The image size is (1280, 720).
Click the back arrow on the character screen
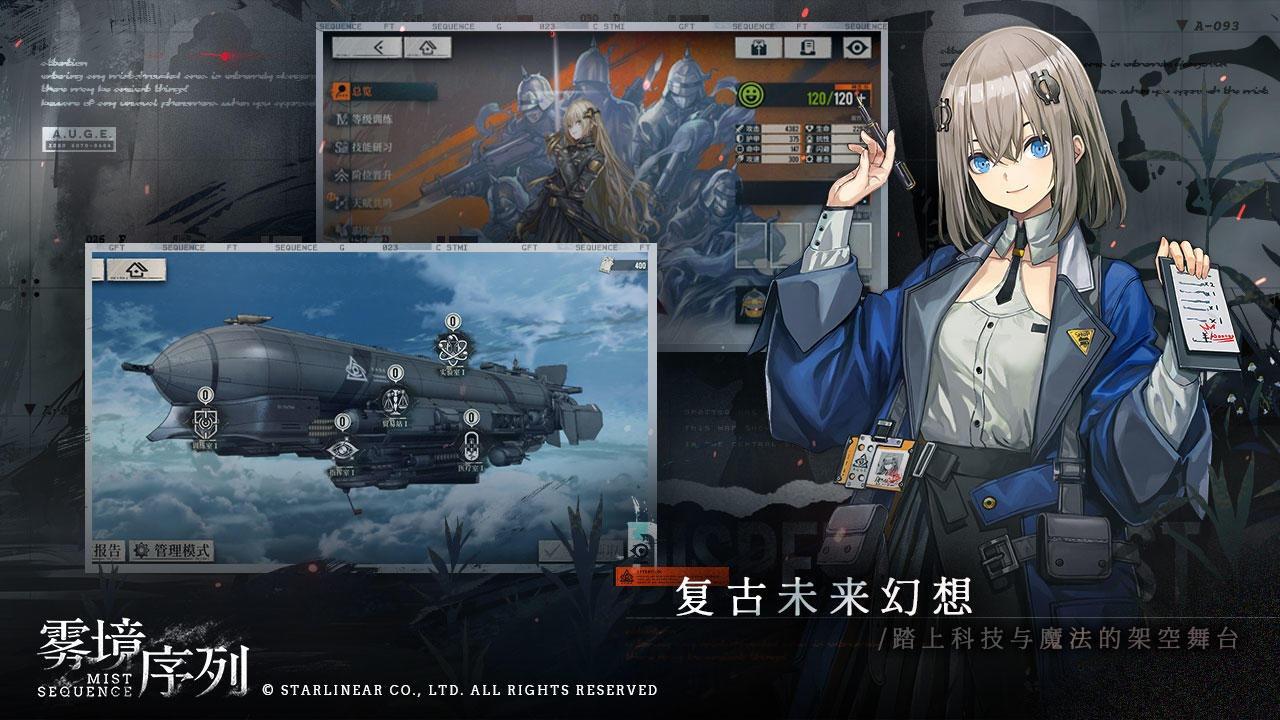pos(381,47)
